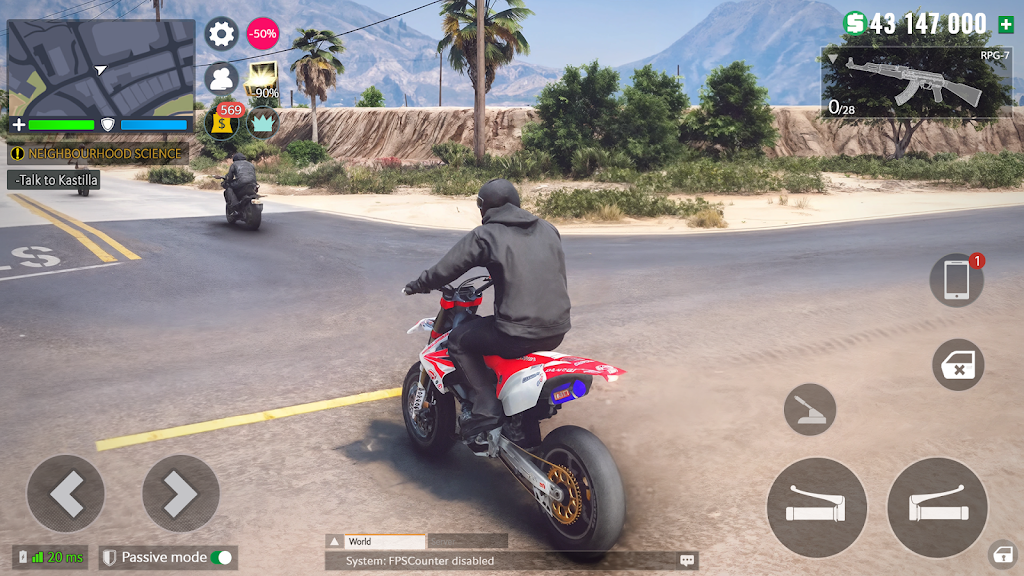
Task: Open the money bag with 569 badge
Action: (x=223, y=122)
